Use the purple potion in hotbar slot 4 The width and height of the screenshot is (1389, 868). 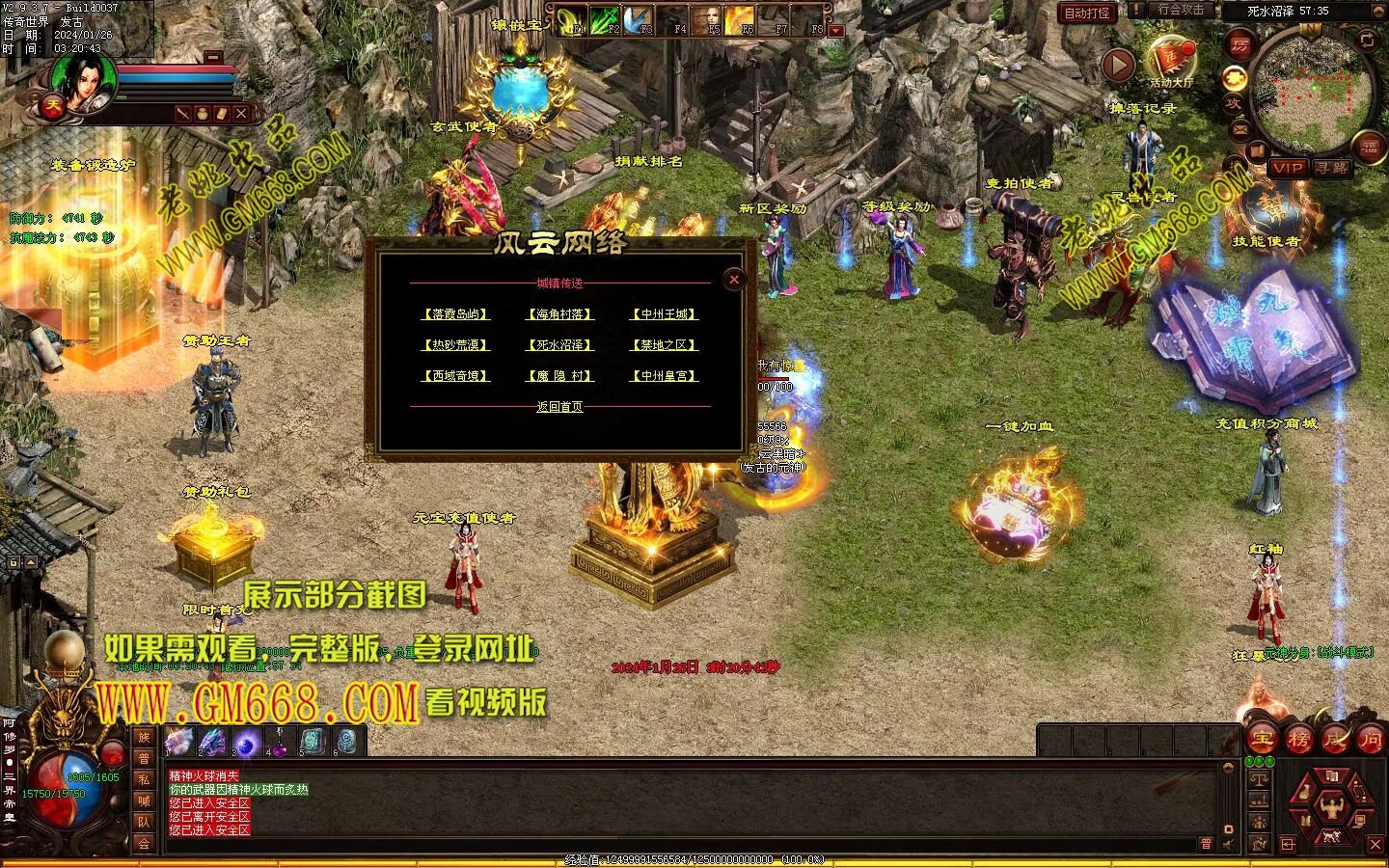click(281, 742)
